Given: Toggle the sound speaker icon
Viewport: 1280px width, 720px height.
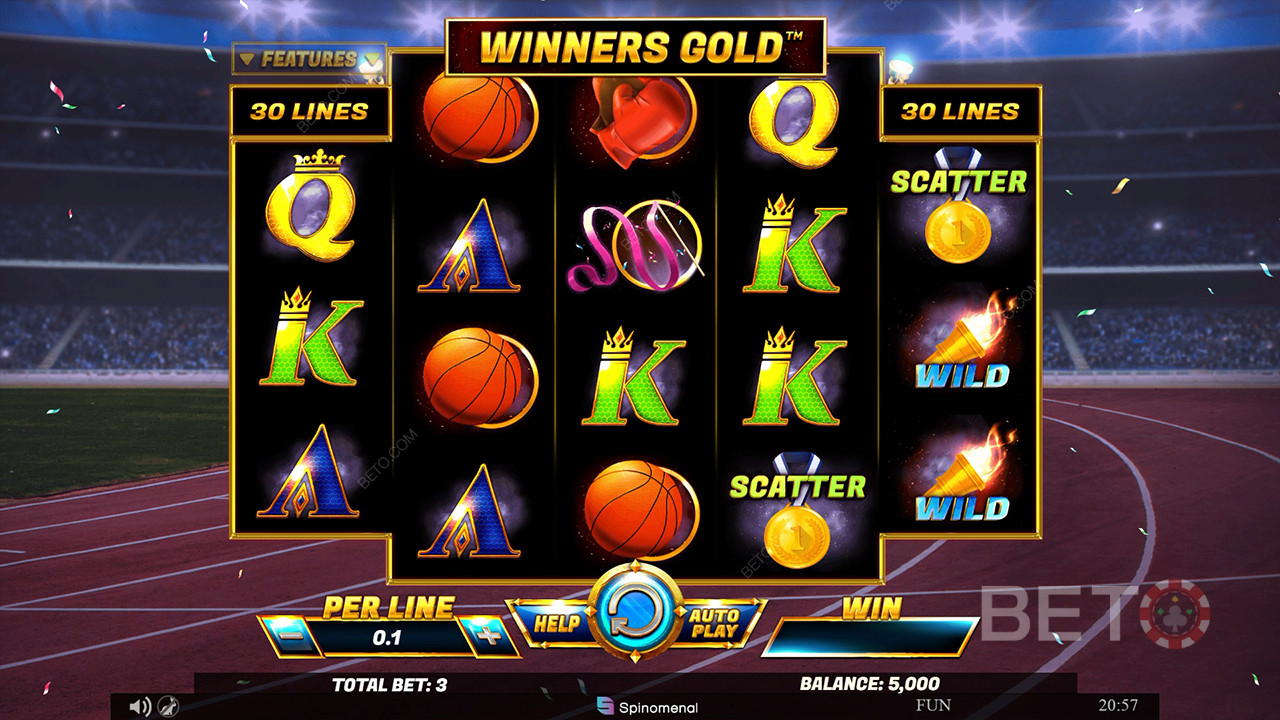Looking at the screenshot, I should 140,707.
